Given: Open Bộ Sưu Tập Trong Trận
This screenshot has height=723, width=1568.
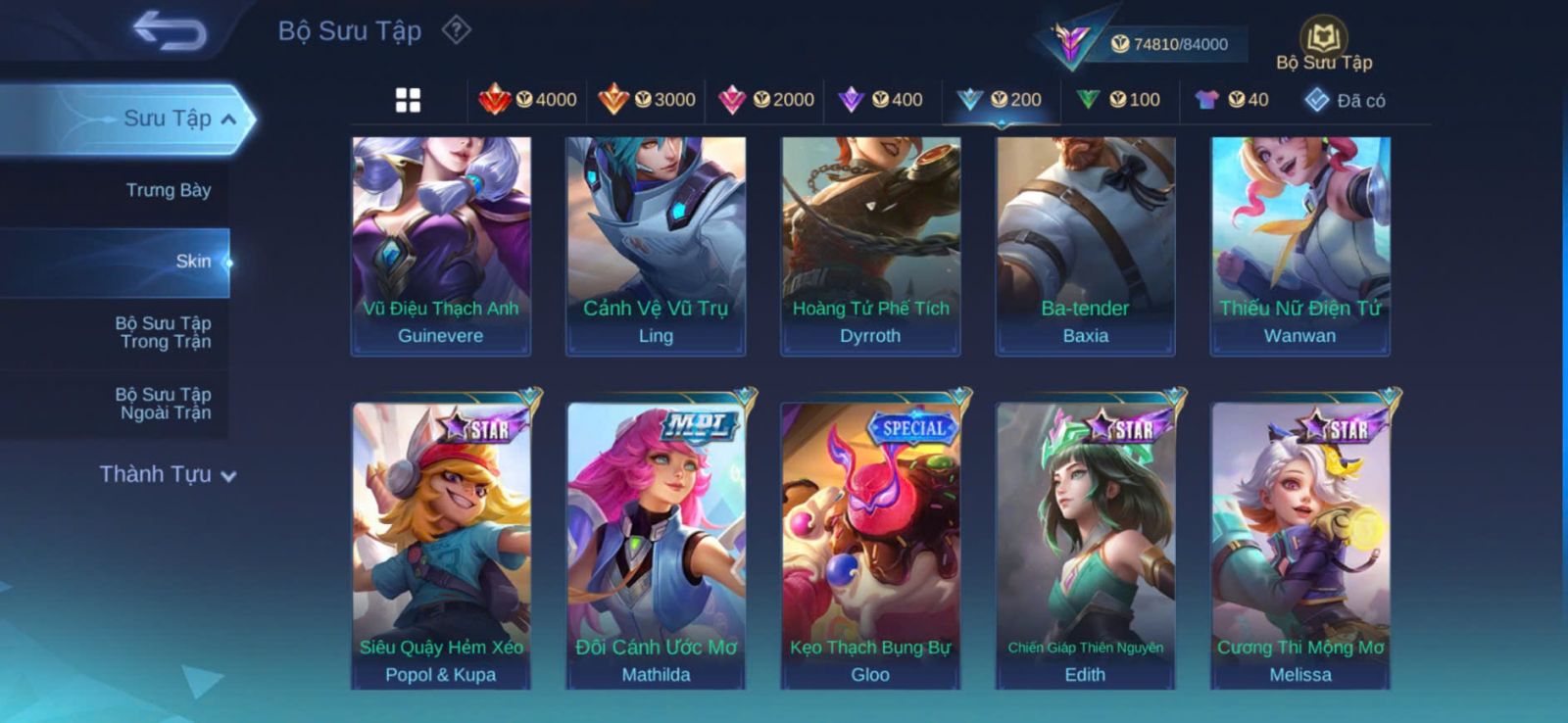Looking at the screenshot, I should pyautogui.click(x=164, y=332).
